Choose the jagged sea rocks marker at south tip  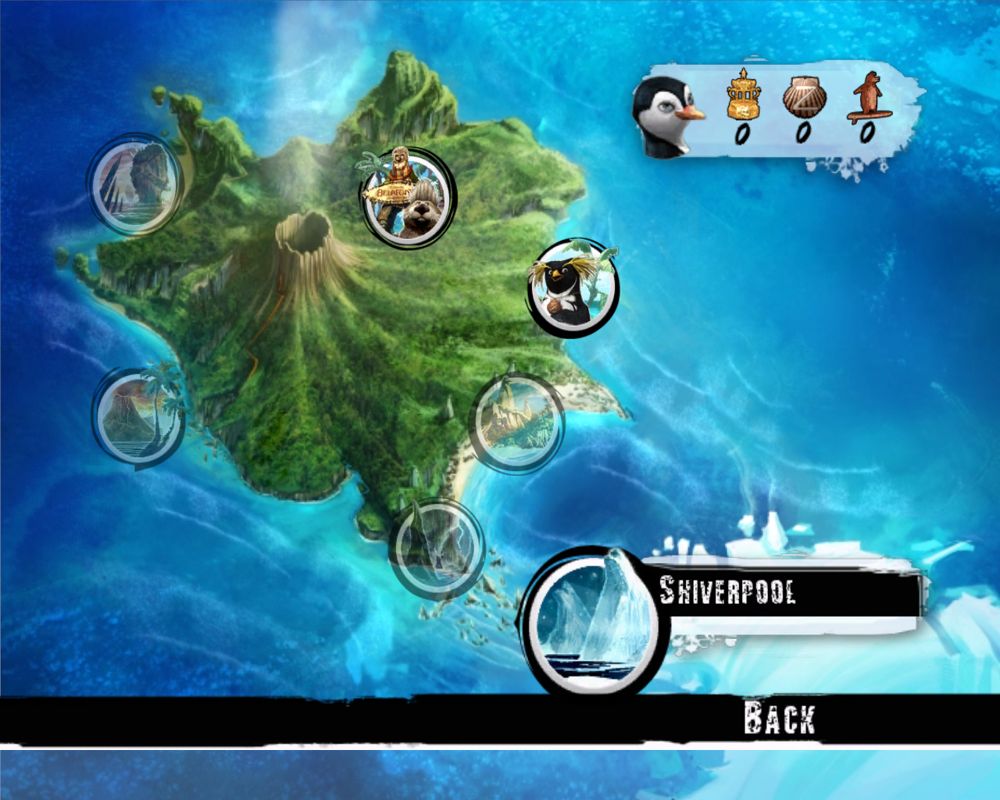pyautogui.click(x=436, y=547)
